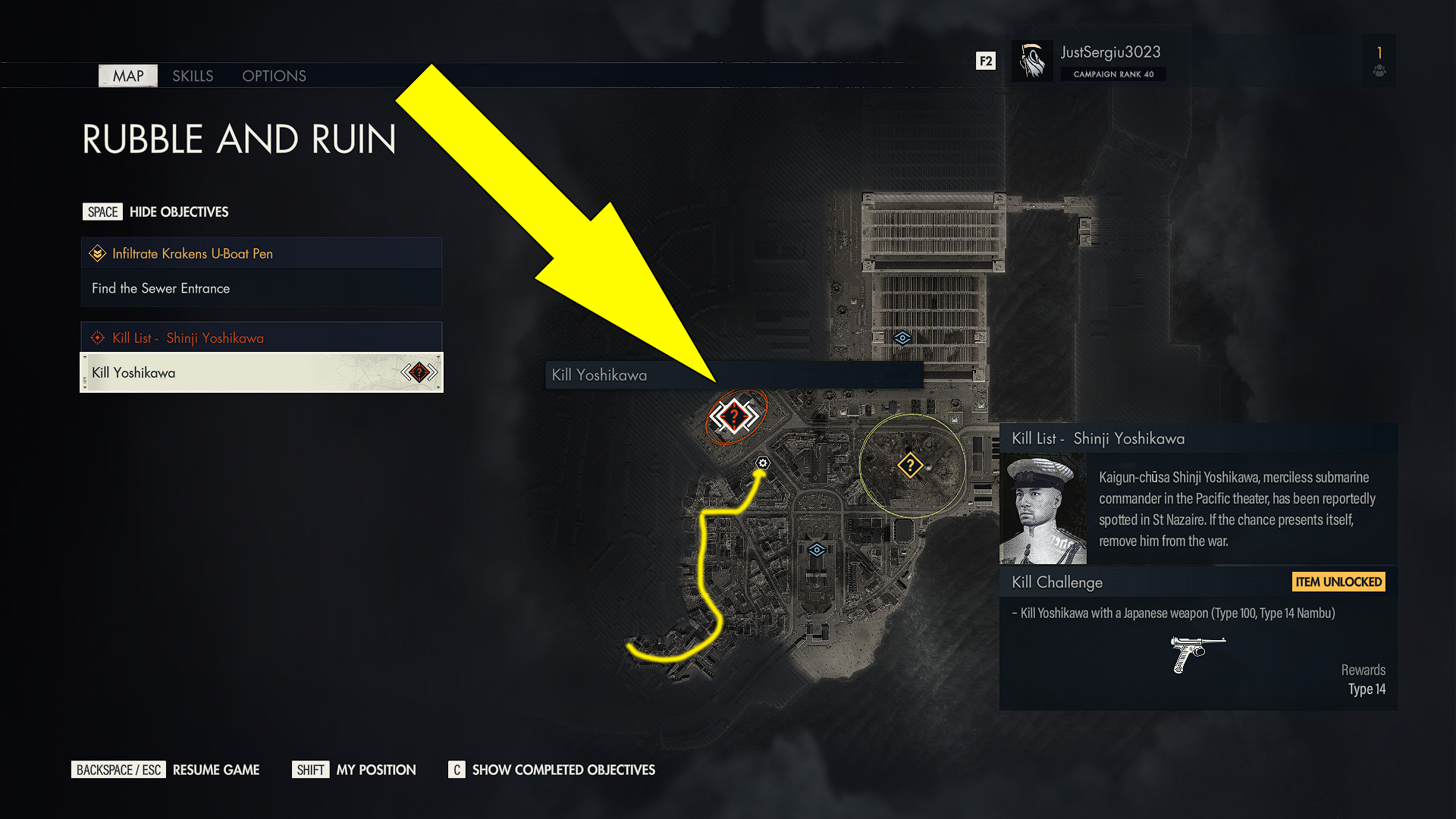
Task: Open the OPTIONS tab
Action: click(274, 76)
